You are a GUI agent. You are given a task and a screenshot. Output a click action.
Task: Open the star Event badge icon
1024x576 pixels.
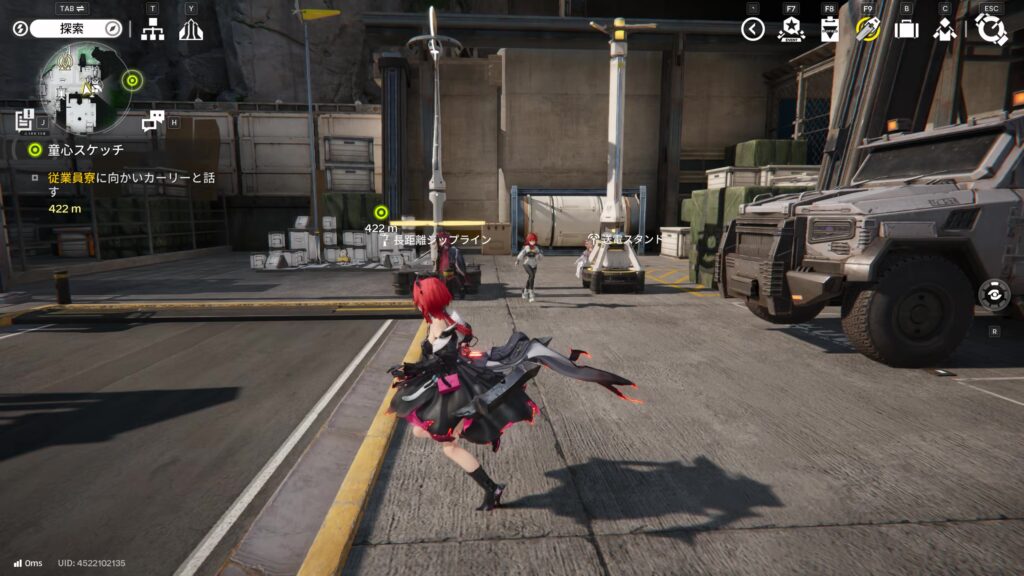[x=791, y=29]
